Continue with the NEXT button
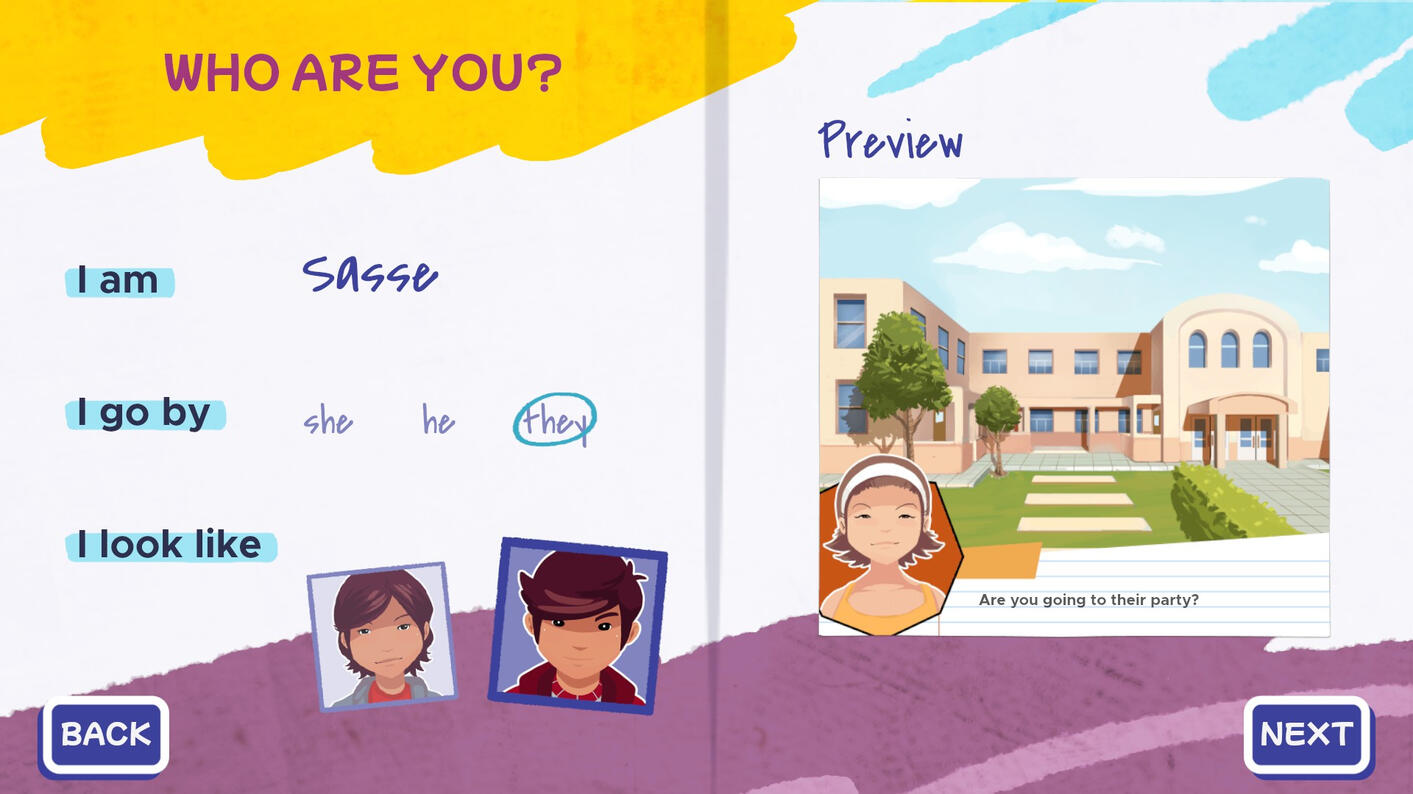This screenshot has width=1413, height=794. [1307, 735]
